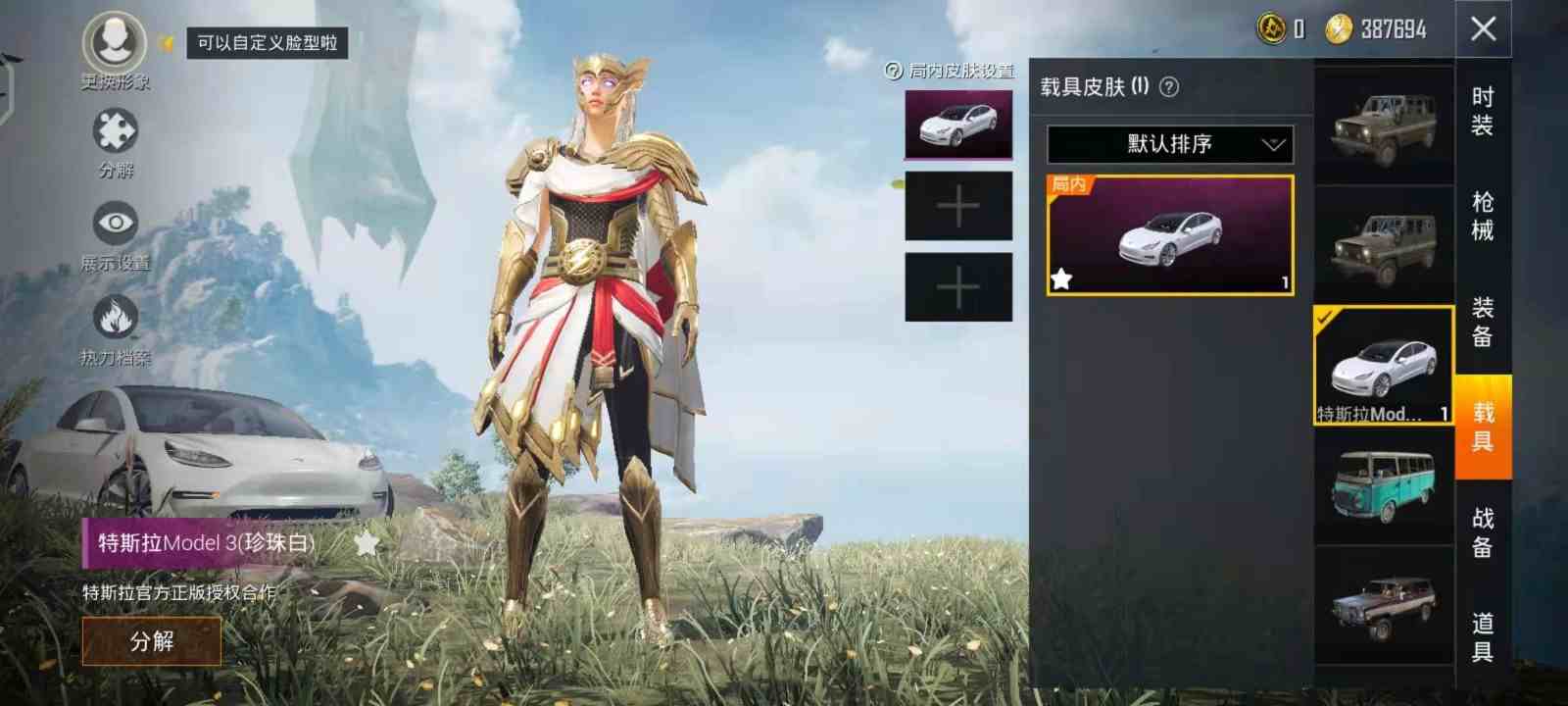Viewport: 1568px width, 706px height.
Task: Open 展示设置 via the eye icon
Action: (114, 223)
